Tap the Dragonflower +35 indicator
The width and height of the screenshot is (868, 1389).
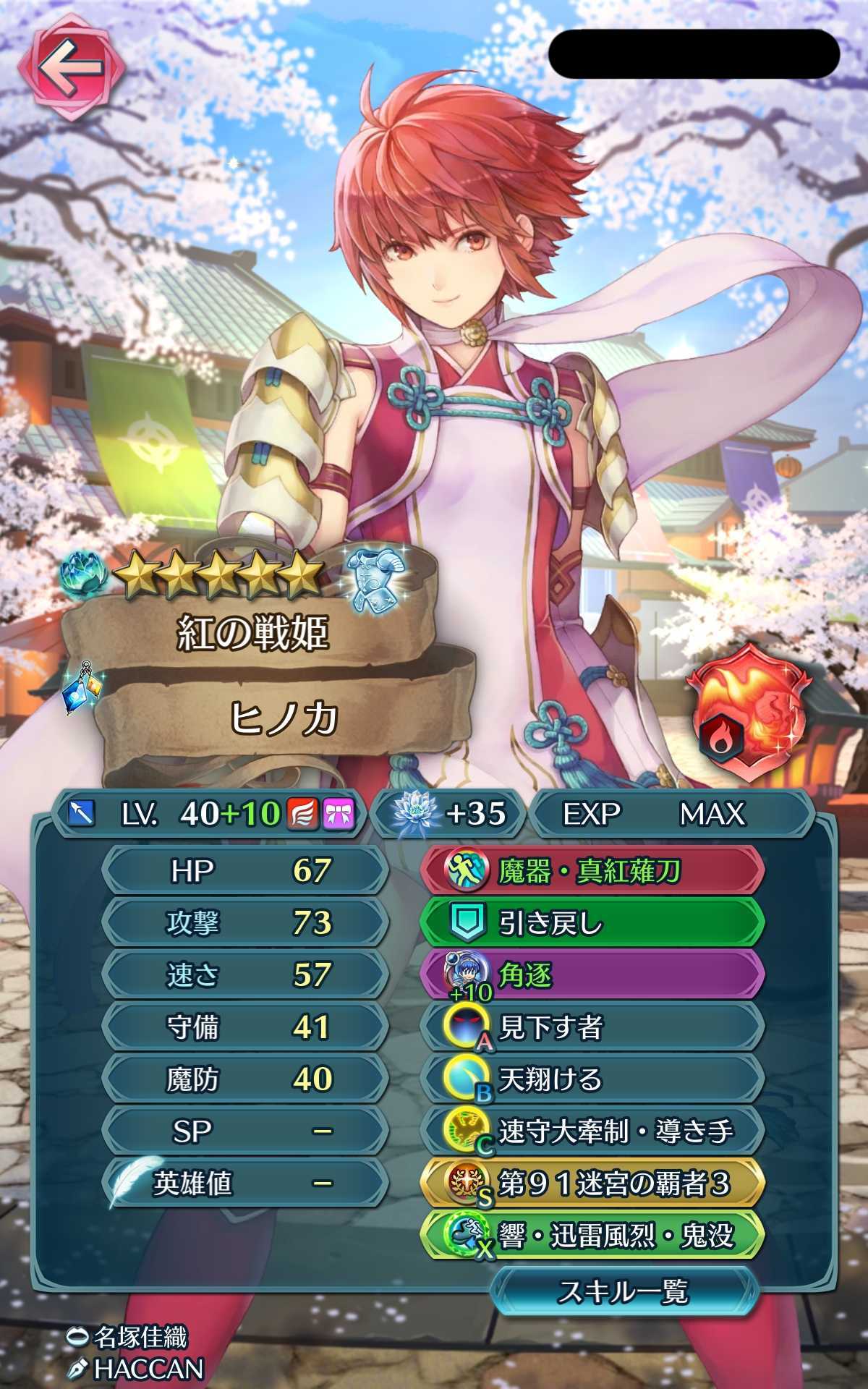[x=448, y=814]
